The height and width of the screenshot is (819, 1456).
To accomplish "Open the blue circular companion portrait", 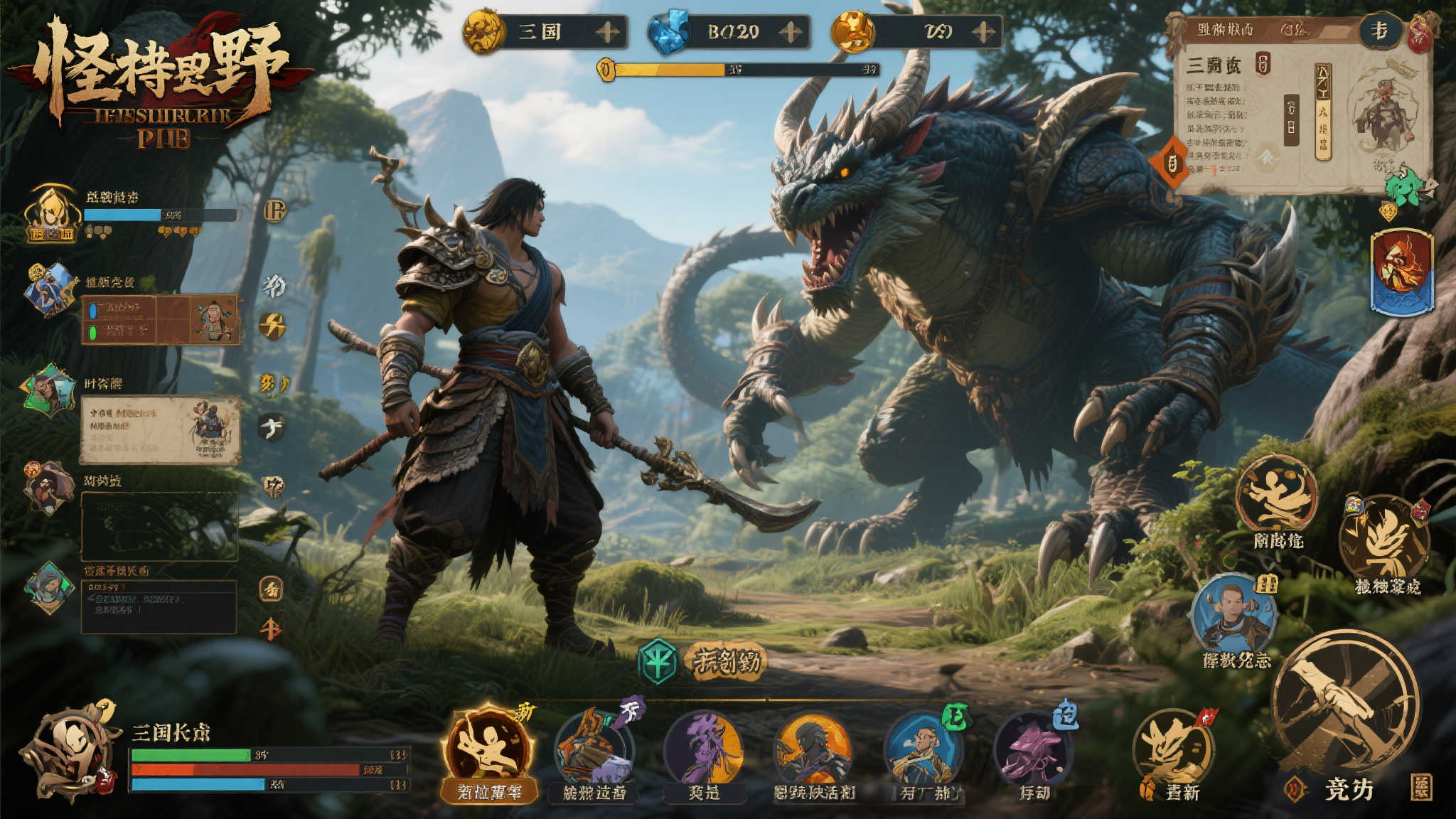I will pyautogui.click(x=1233, y=616).
